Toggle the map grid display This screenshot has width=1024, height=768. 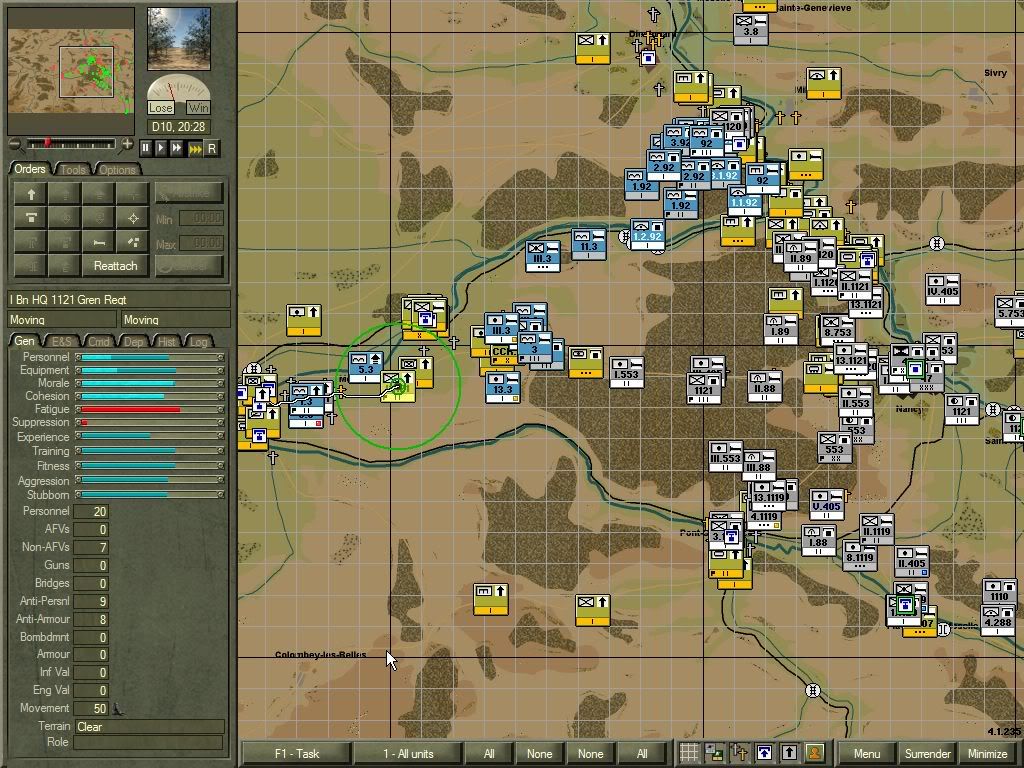[690, 753]
